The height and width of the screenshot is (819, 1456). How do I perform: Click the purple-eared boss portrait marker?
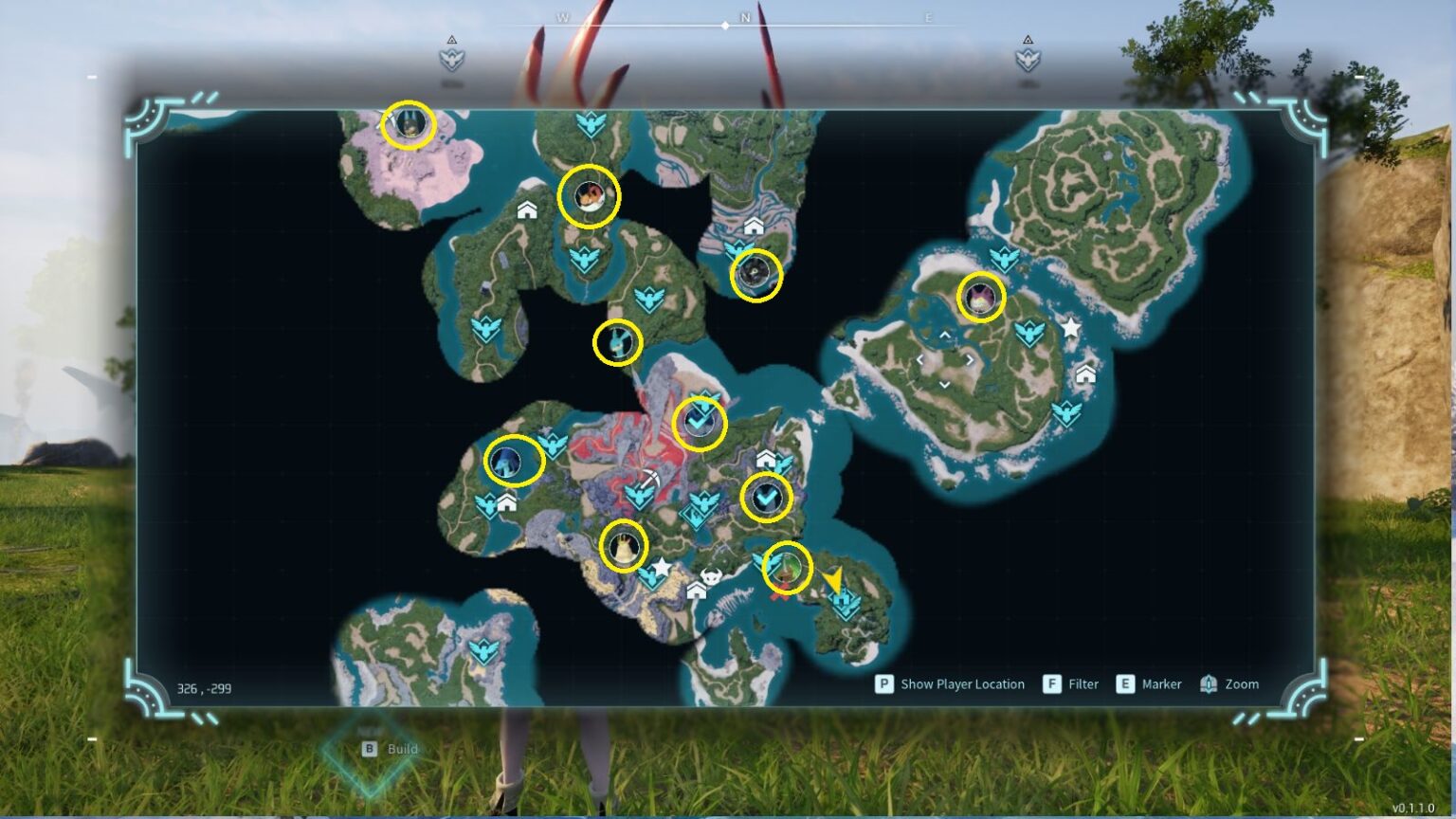(x=981, y=298)
